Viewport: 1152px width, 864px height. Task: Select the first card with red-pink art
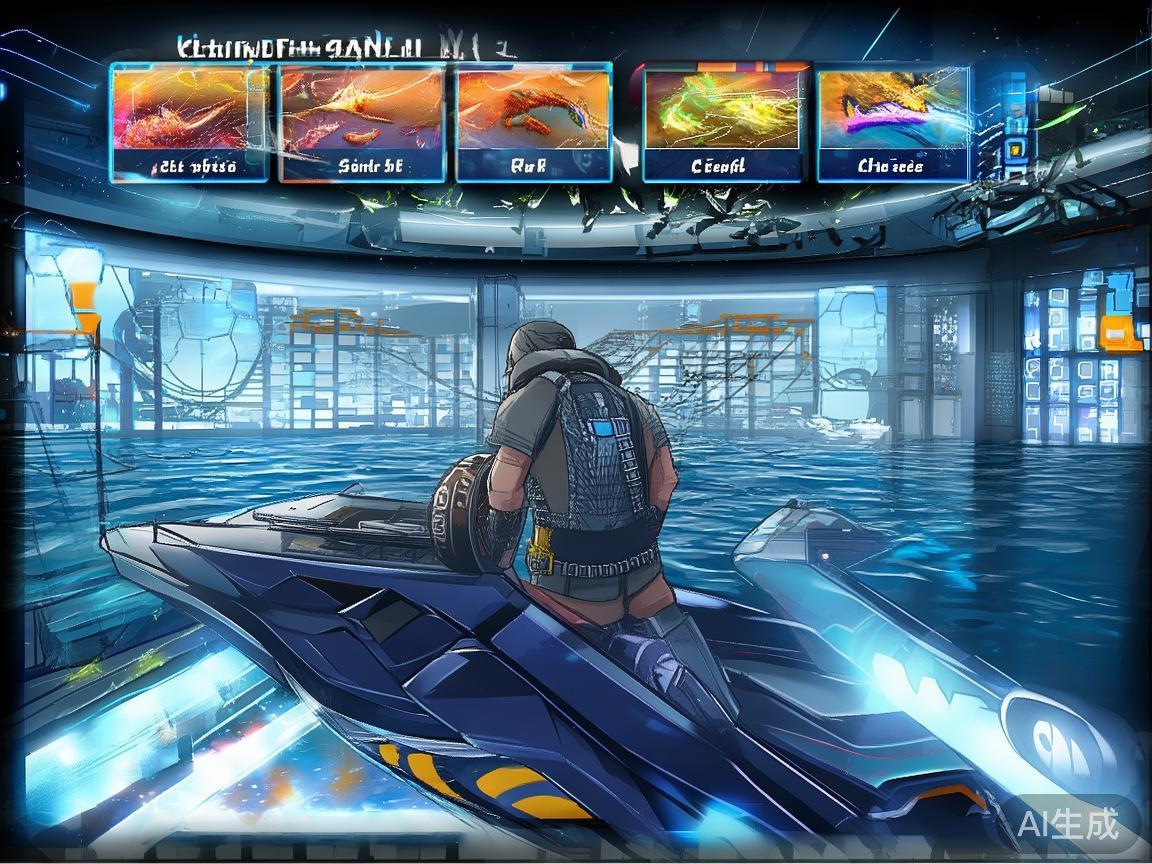189,123
